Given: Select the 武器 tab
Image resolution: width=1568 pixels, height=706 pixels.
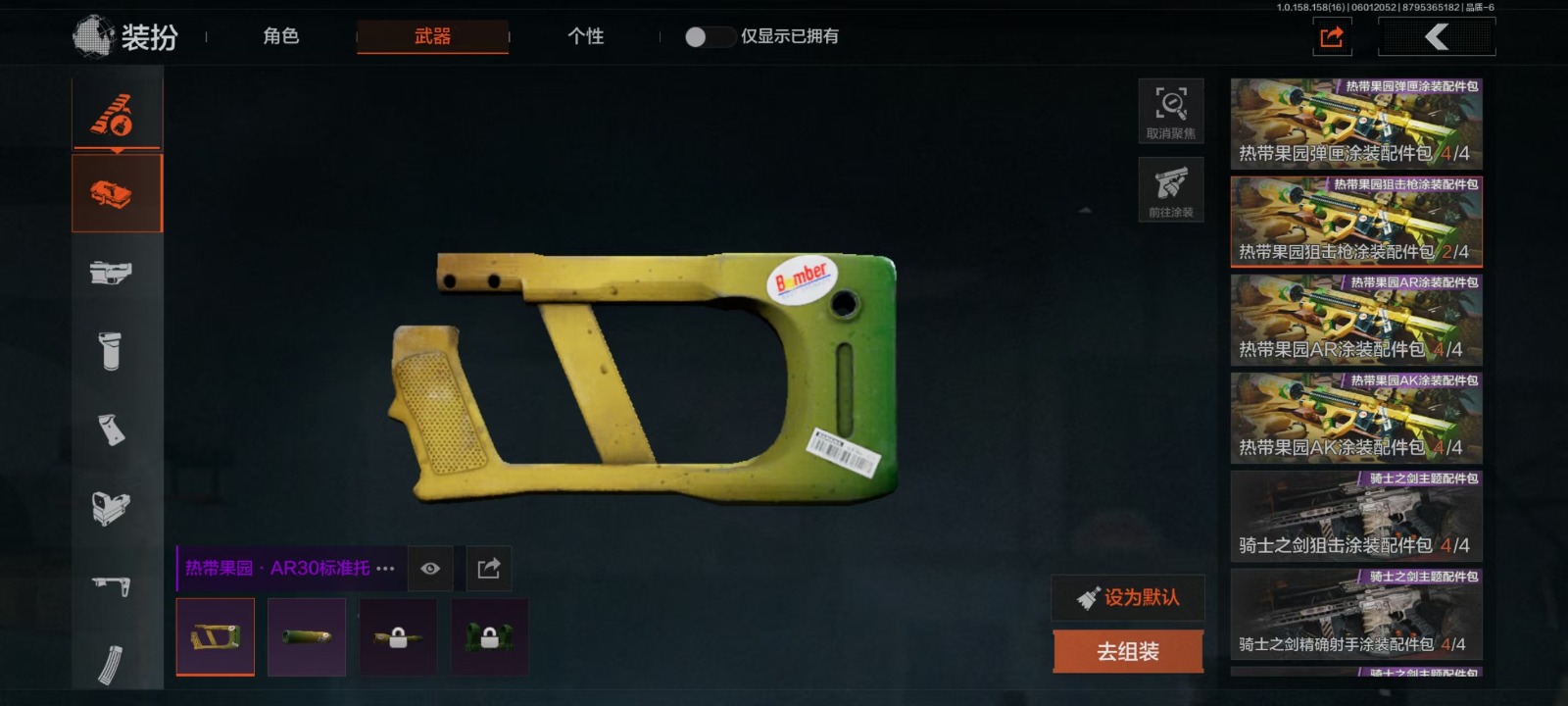Looking at the screenshot, I should [x=432, y=36].
